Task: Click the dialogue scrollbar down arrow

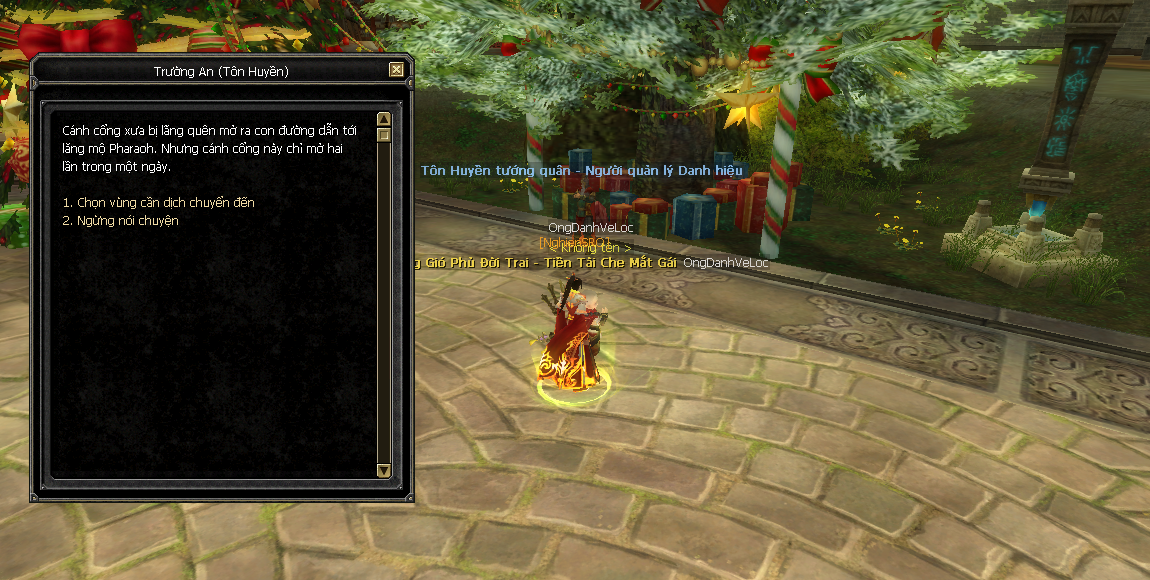Action: click(384, 470)
